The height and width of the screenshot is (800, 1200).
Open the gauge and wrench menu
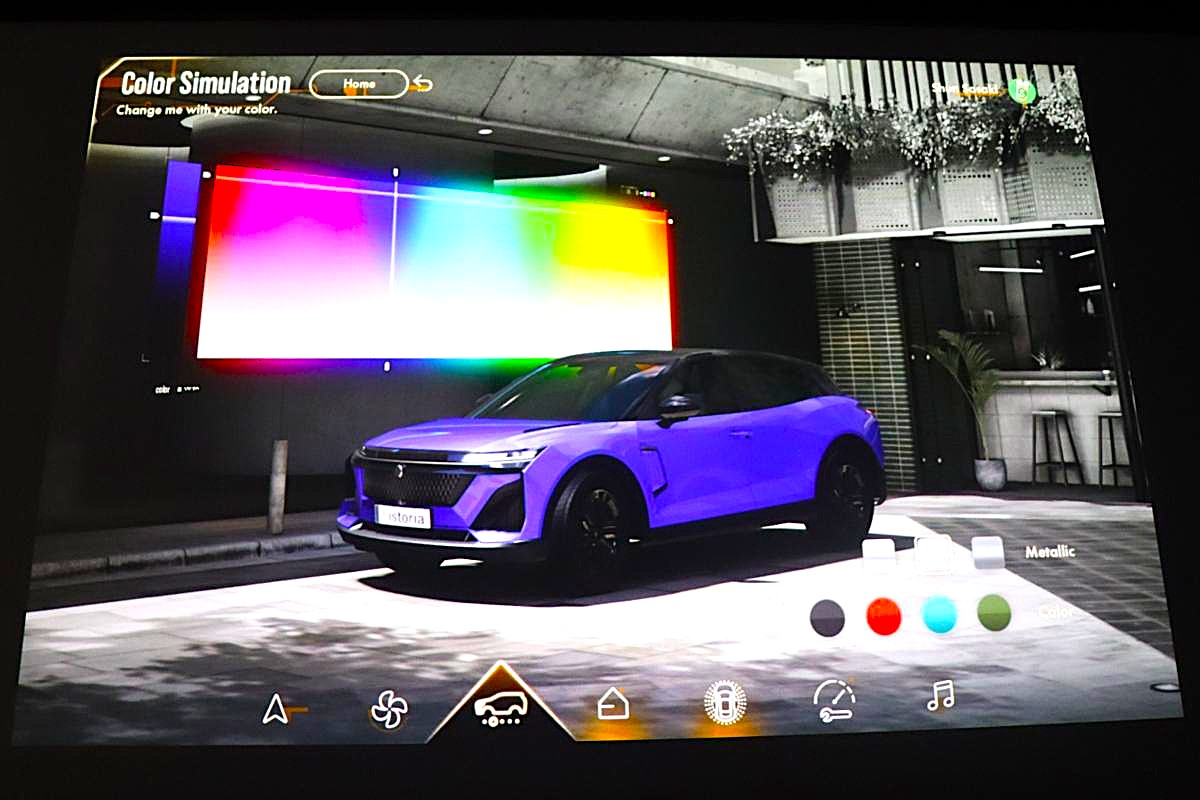[834, 699]
